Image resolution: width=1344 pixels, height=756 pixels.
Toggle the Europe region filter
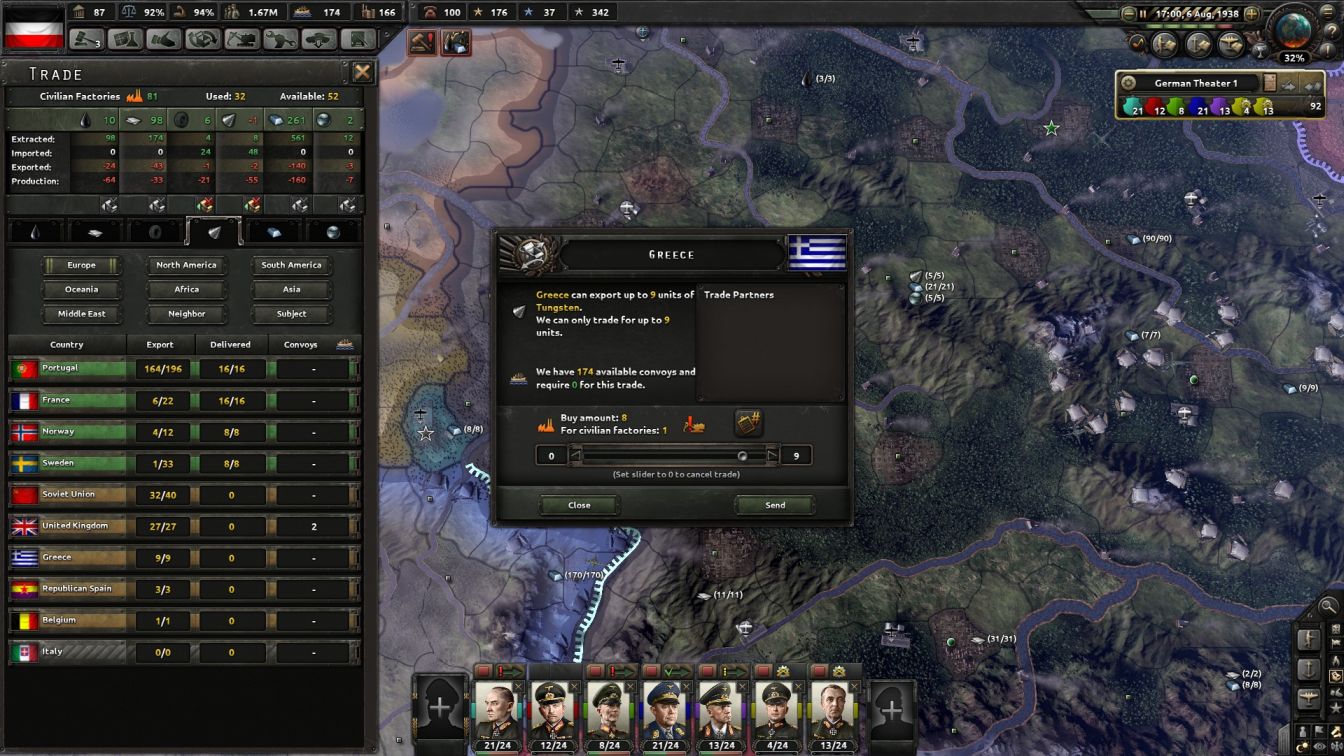(x=81, y=265)
